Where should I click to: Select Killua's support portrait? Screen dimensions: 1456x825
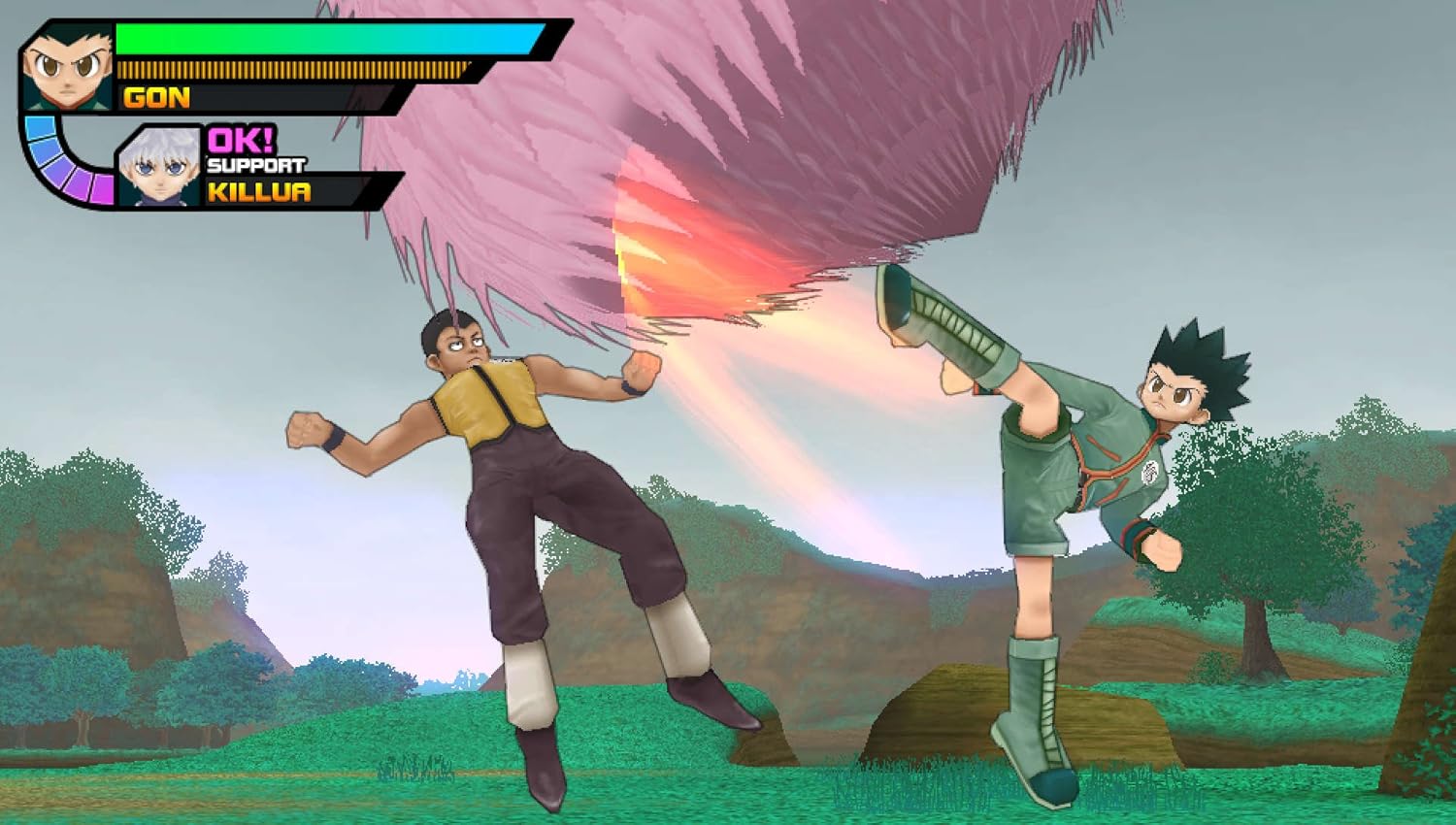[158, 166]
